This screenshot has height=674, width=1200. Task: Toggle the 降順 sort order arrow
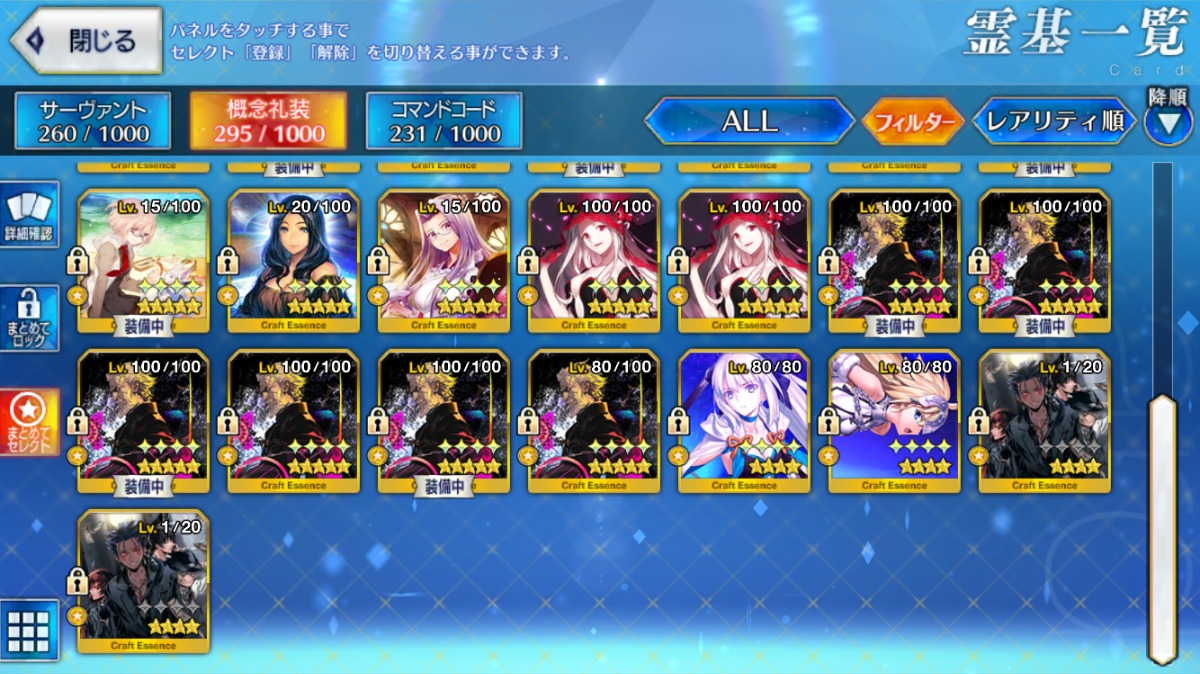1167,122
